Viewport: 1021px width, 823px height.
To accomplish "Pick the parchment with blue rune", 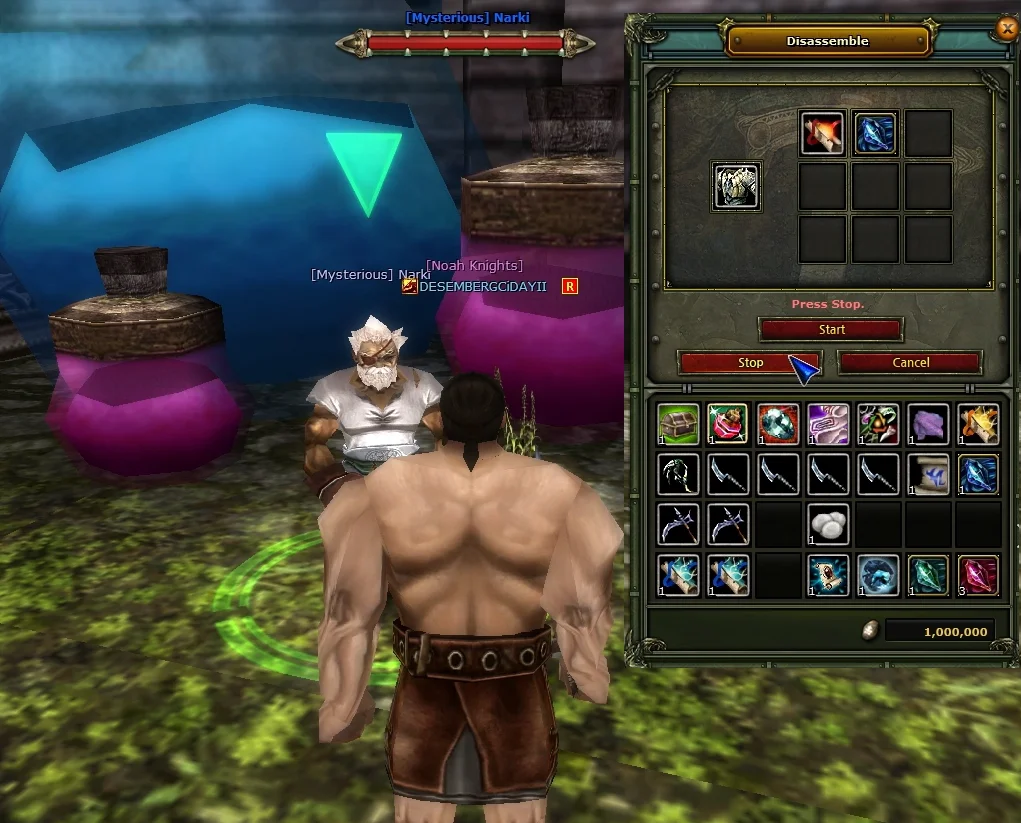I will [928, 475].
